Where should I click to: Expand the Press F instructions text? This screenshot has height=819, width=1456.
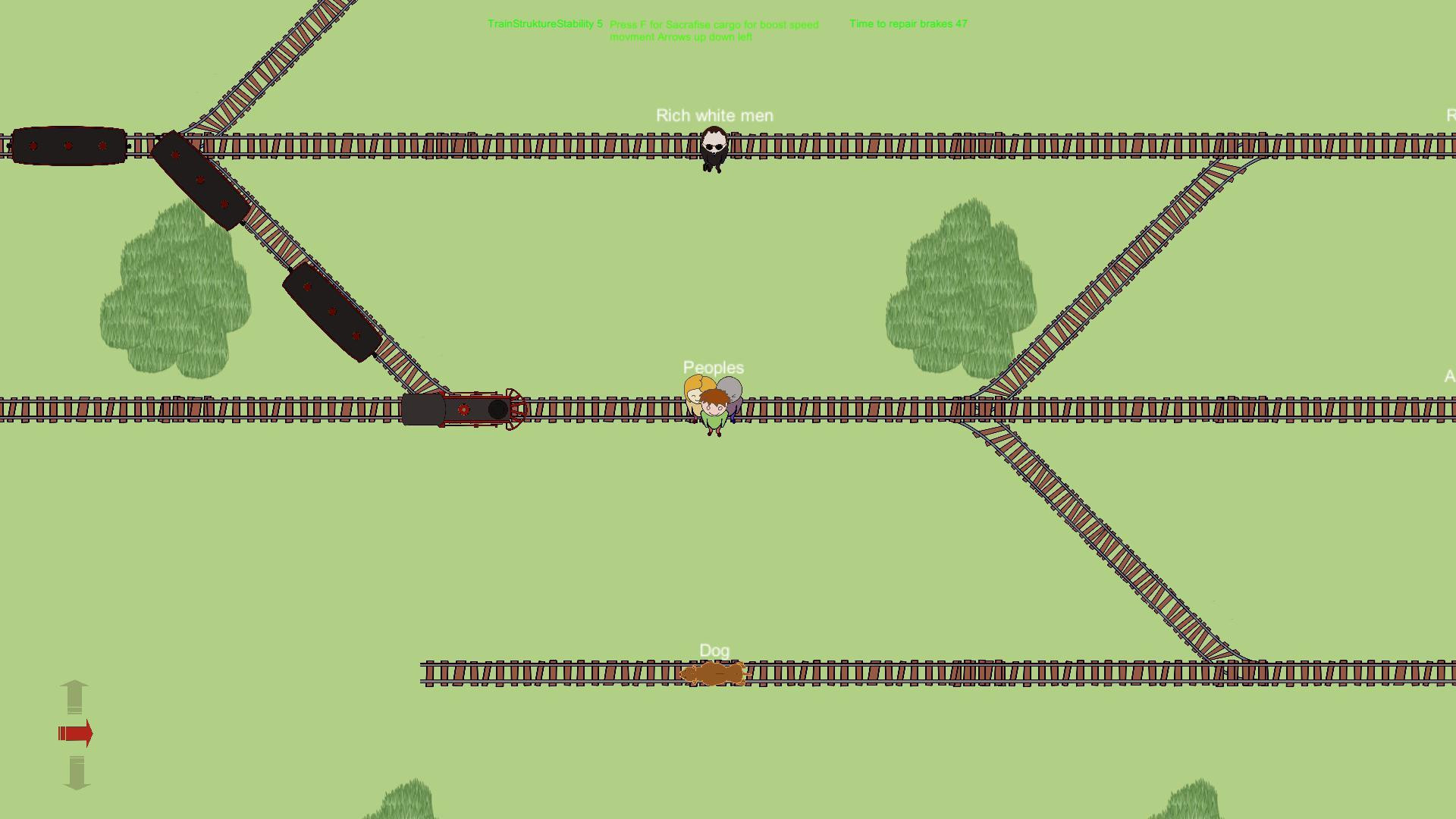[x=715, y=30]
